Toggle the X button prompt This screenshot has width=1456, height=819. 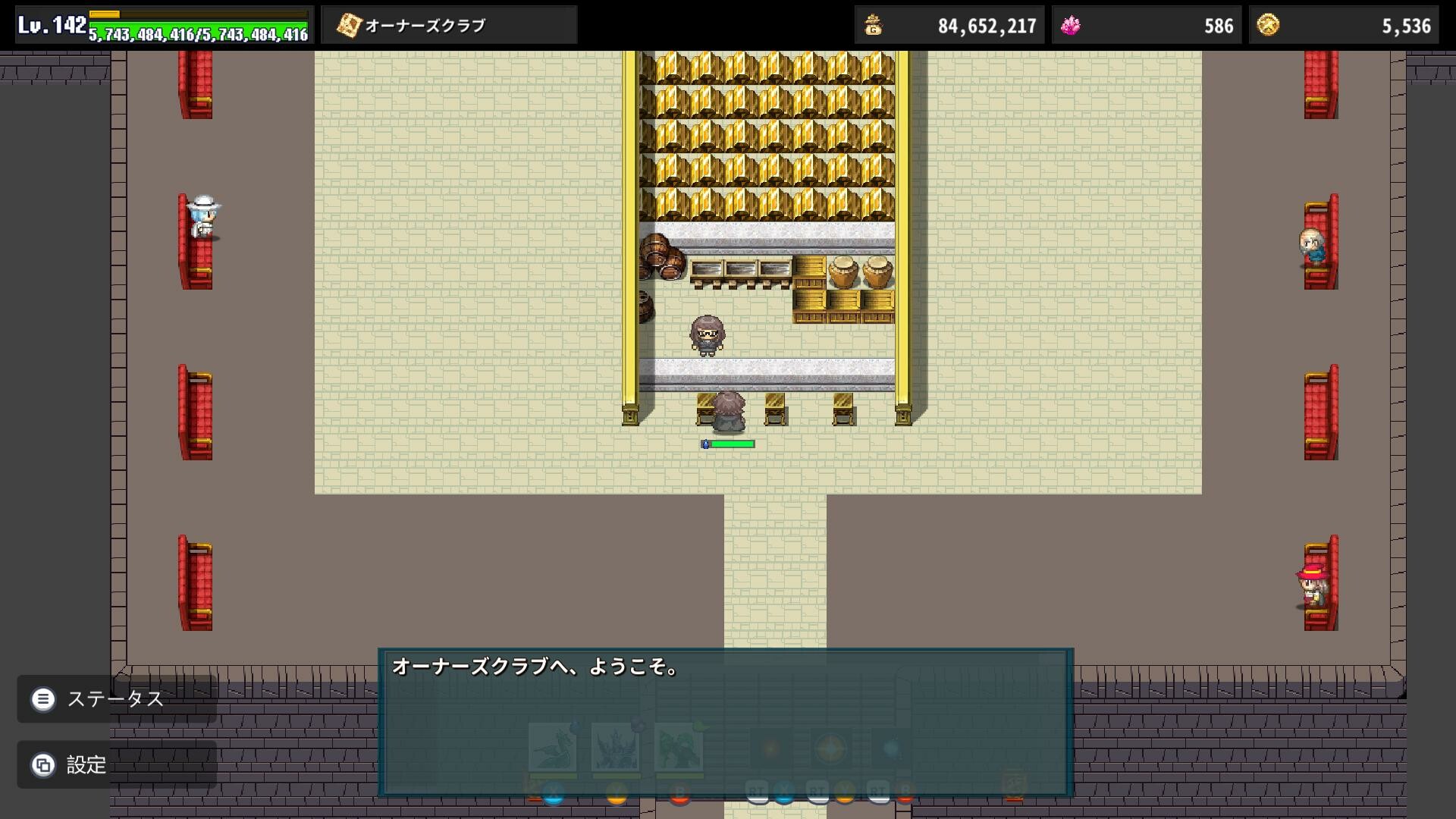pyautogui.click(x=553, y=792)
